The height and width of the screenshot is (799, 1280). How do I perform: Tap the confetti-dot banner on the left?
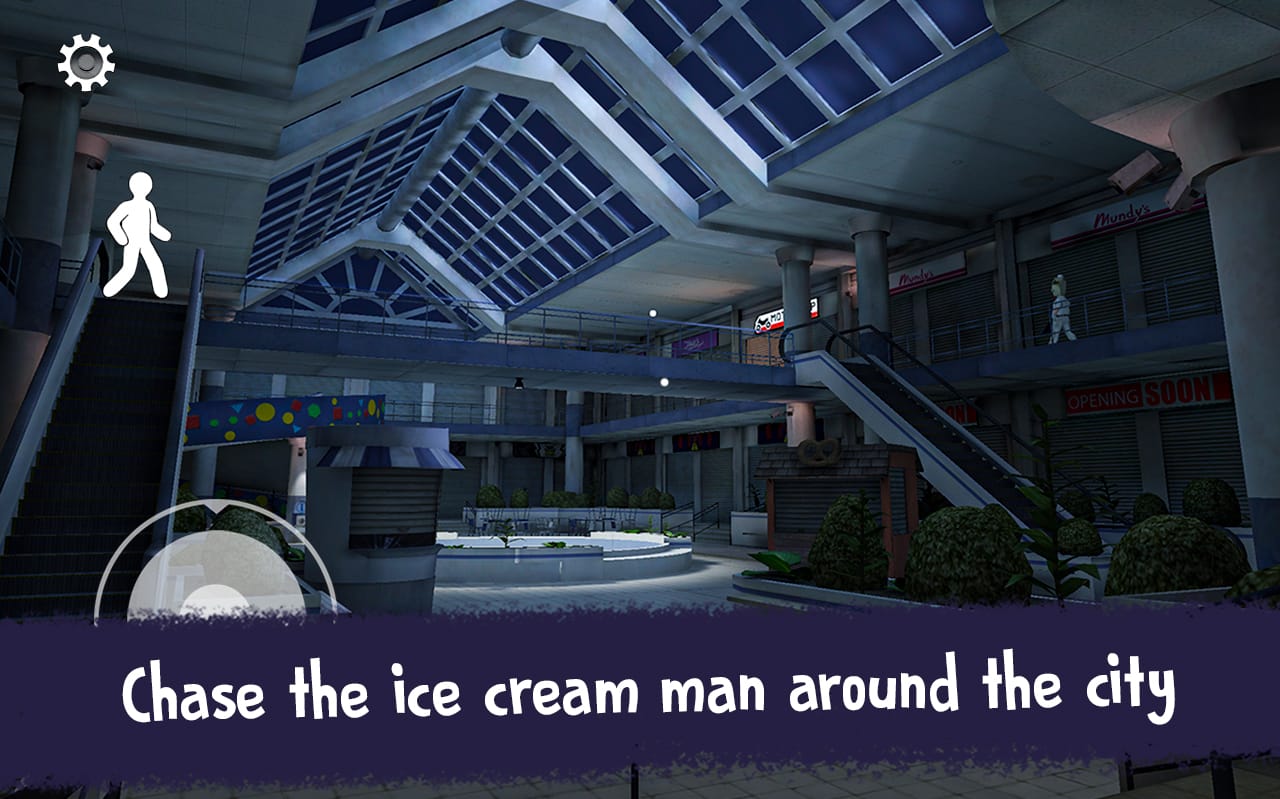[x=284, y=413]
